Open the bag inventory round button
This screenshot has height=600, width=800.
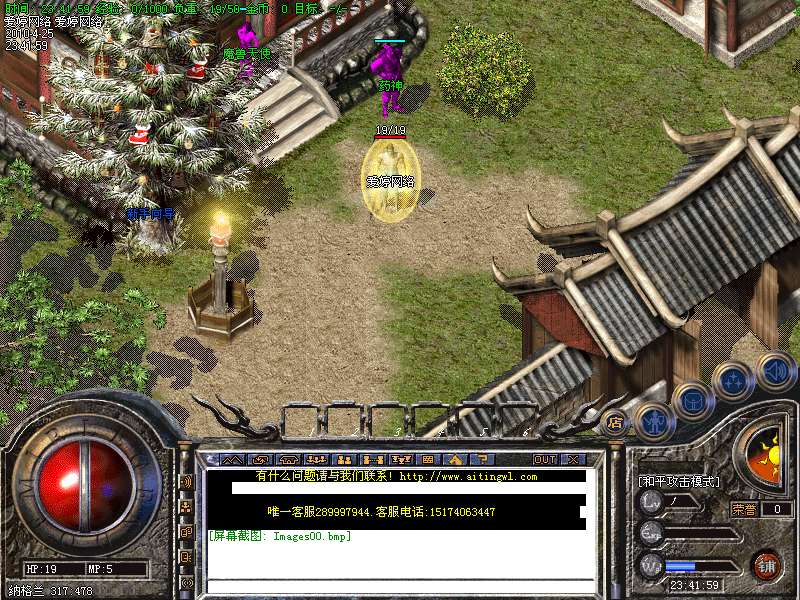point(692,400)
